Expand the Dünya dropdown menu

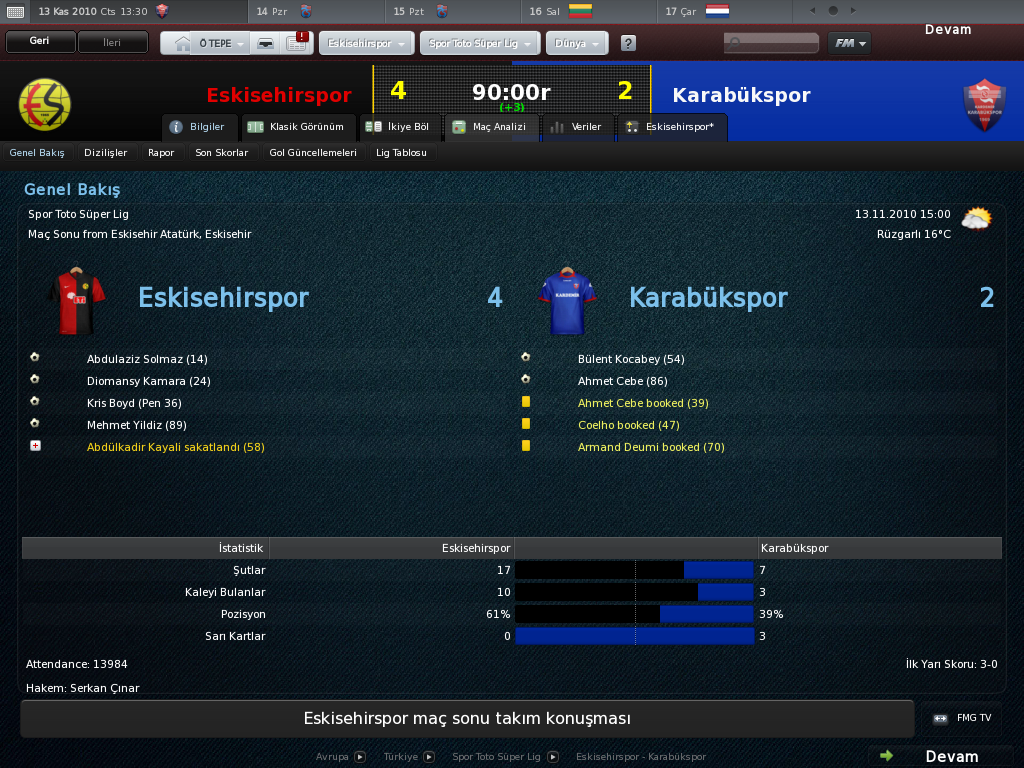point(577,44)
